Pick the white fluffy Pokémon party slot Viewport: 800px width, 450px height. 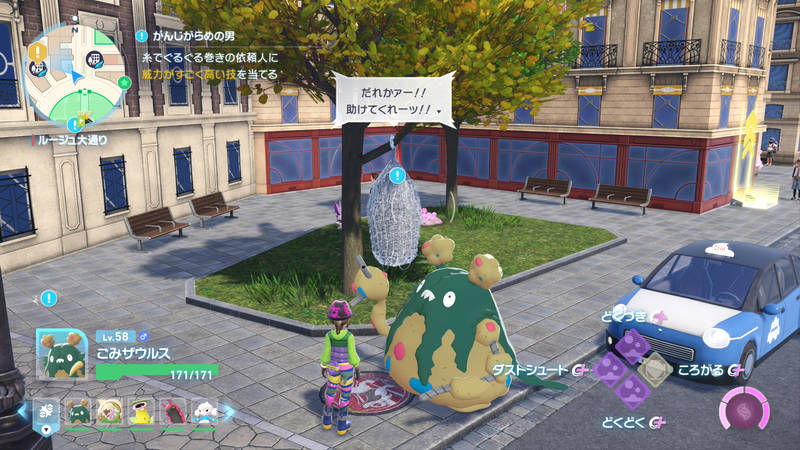tap(204, 410)
